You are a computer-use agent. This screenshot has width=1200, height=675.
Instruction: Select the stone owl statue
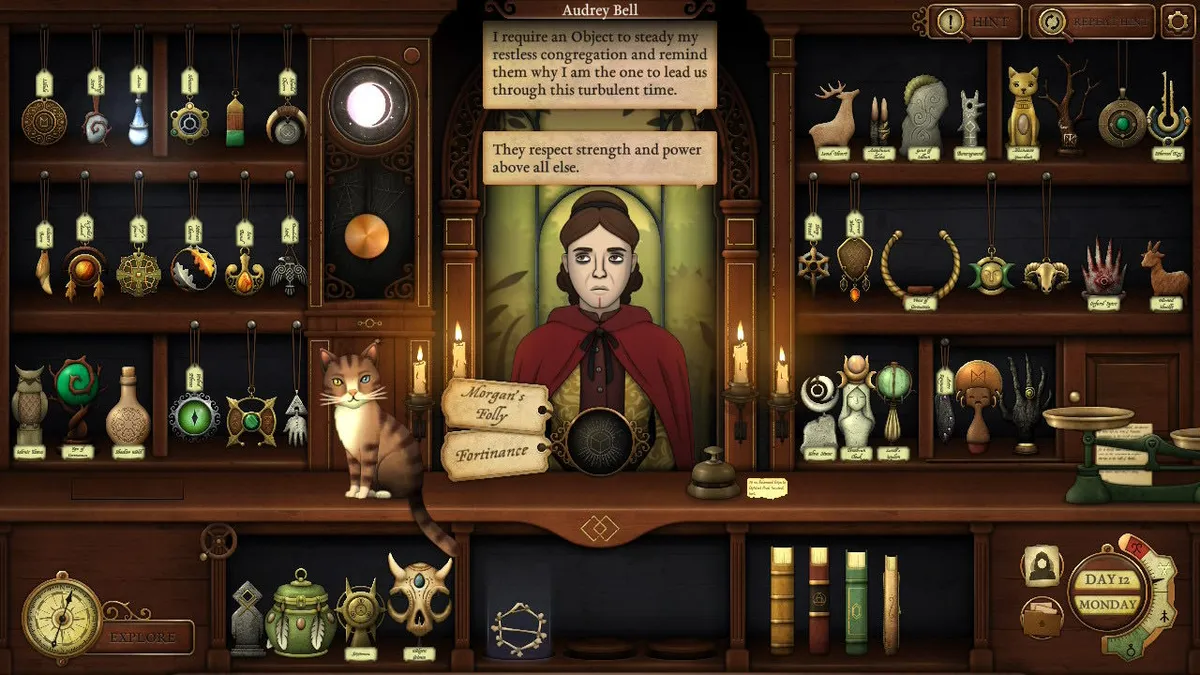29,404
